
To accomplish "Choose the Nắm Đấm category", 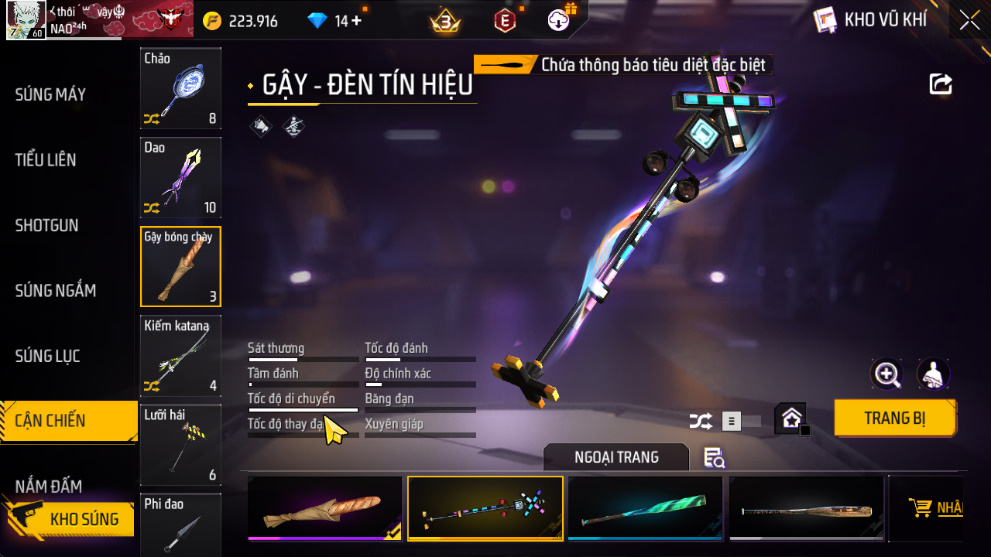I will (48, 487).
